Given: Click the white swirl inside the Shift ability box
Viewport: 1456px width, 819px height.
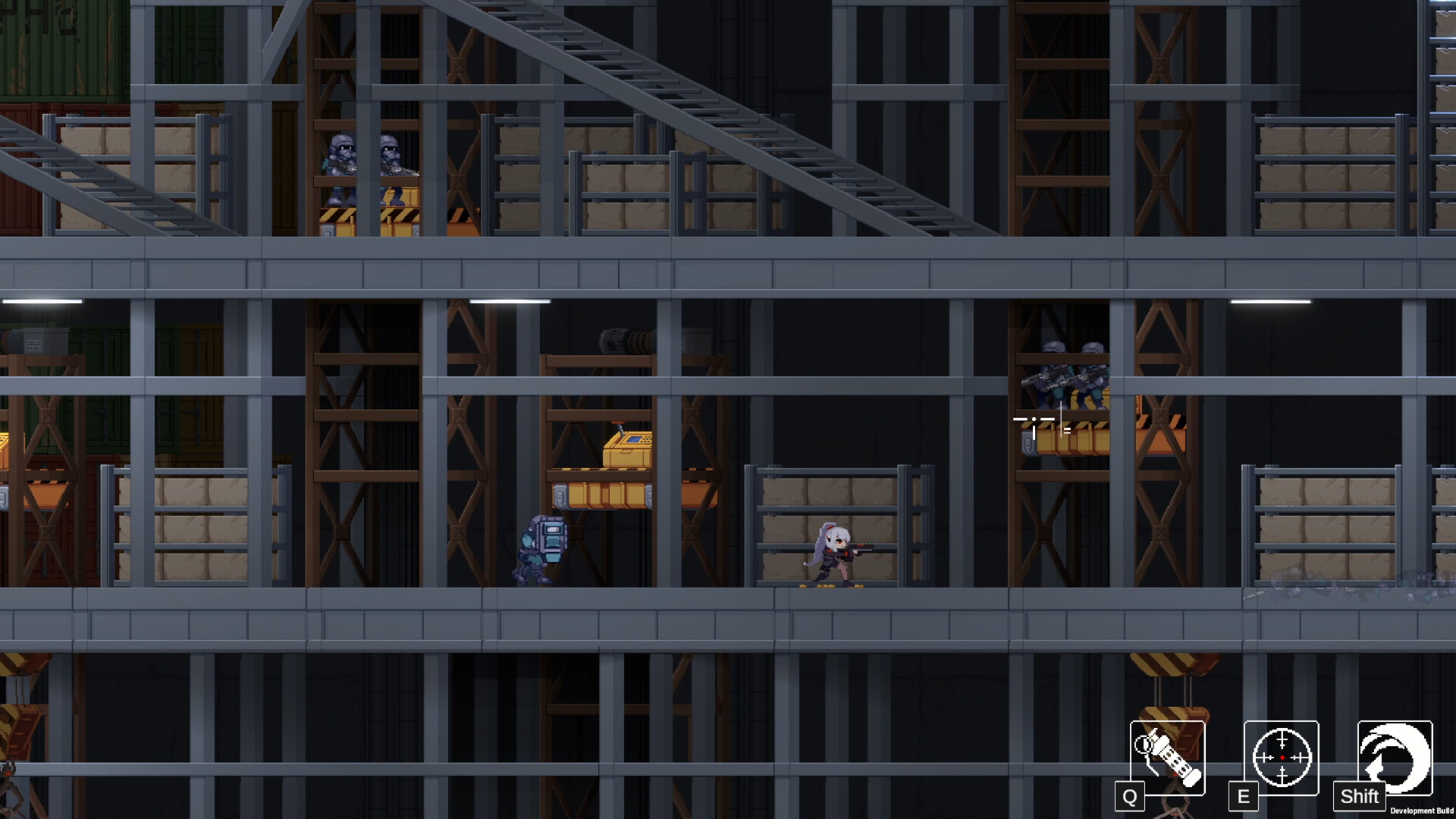Looking at the screenshot, I should 1395,755.
